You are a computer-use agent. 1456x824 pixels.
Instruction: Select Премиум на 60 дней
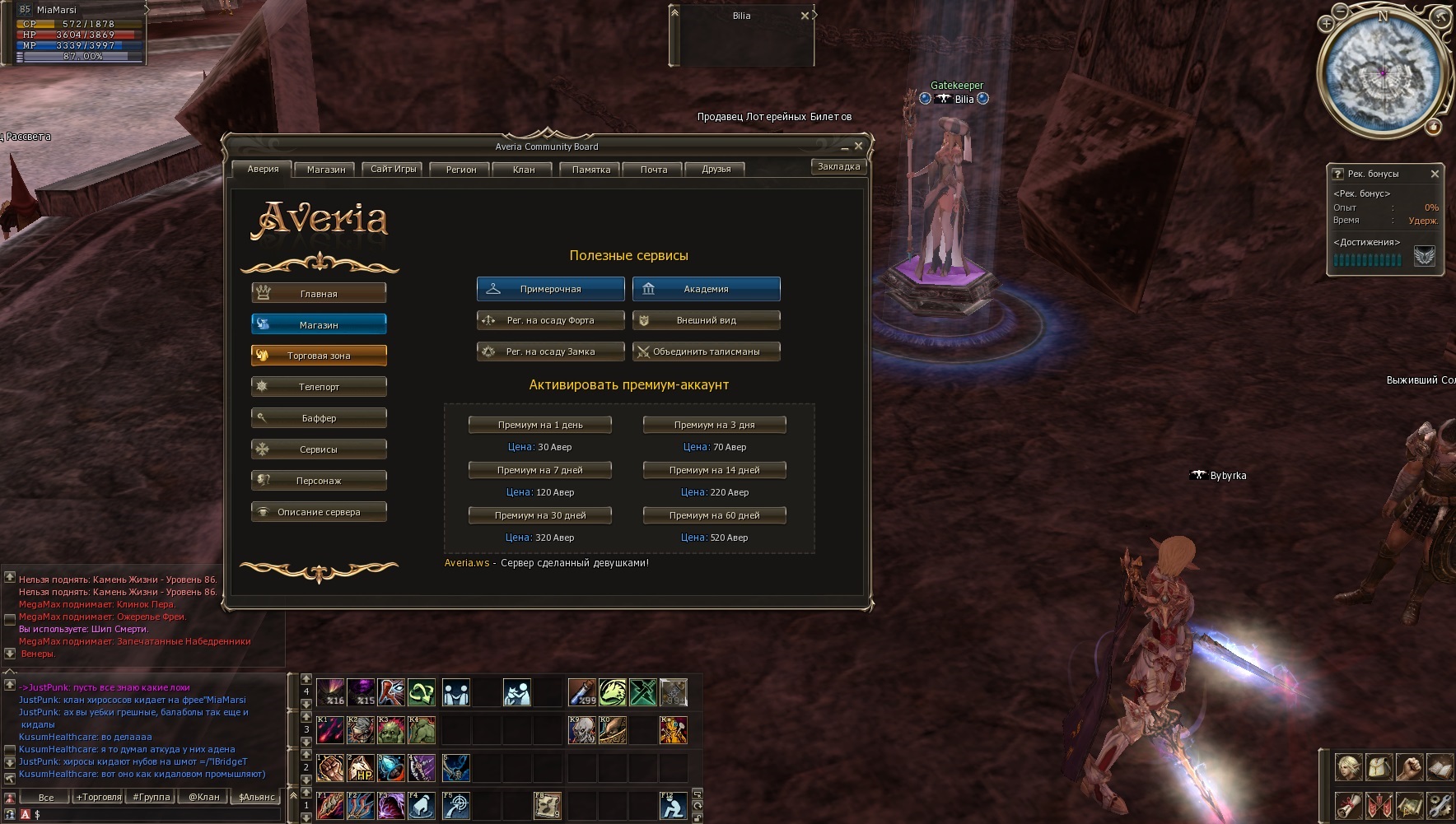(714, 515)
